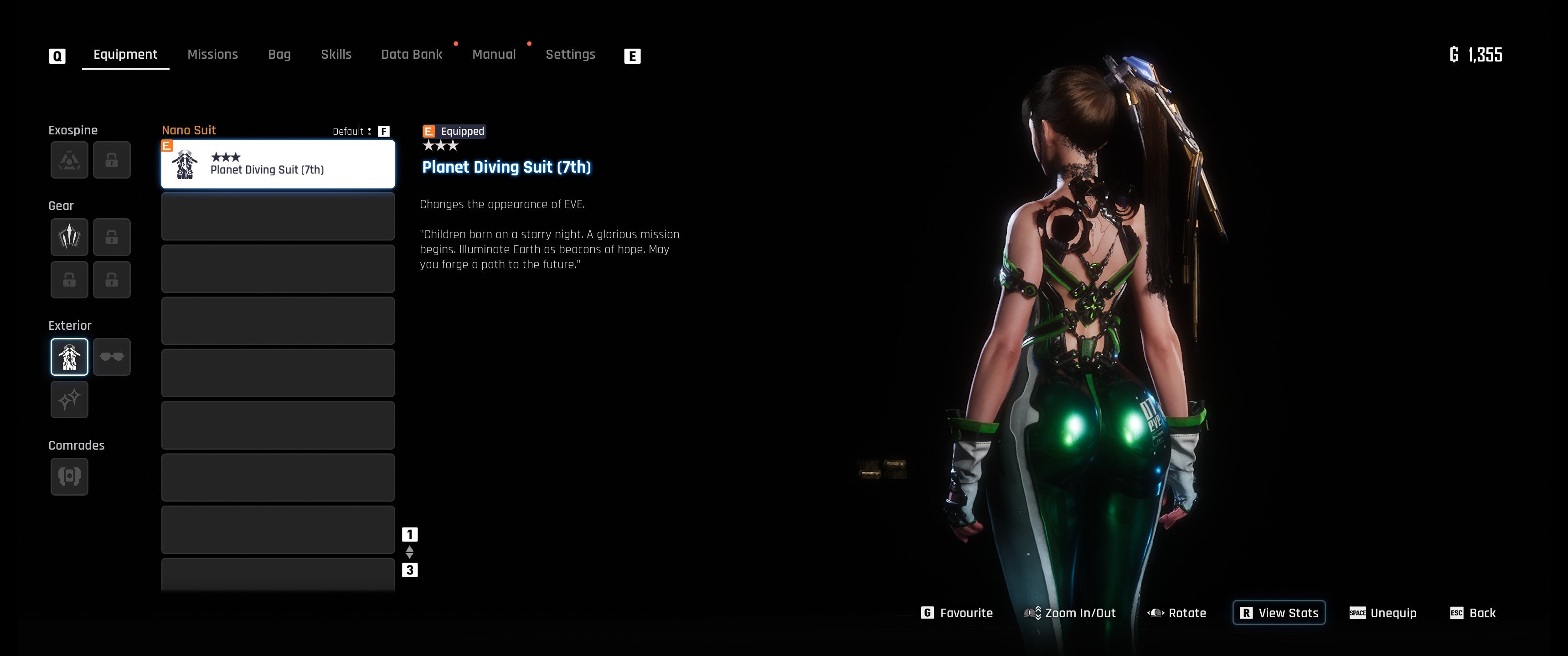The image size is (1568, 656).
Task: Unequip the current nano suit
Action: pos(1383,613)
